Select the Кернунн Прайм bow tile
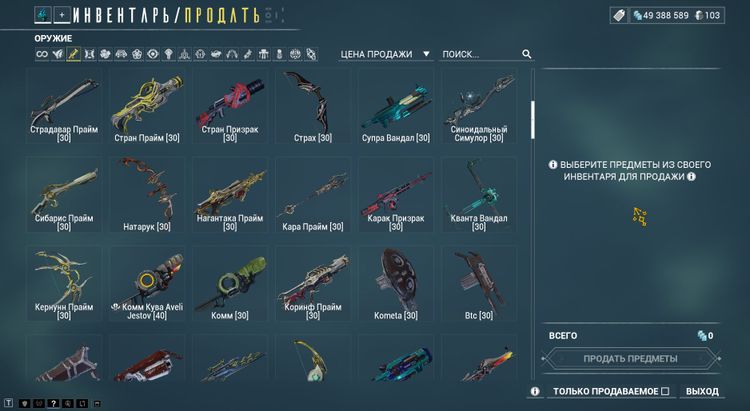Screen dimensions: 750x411 point(64,283)
